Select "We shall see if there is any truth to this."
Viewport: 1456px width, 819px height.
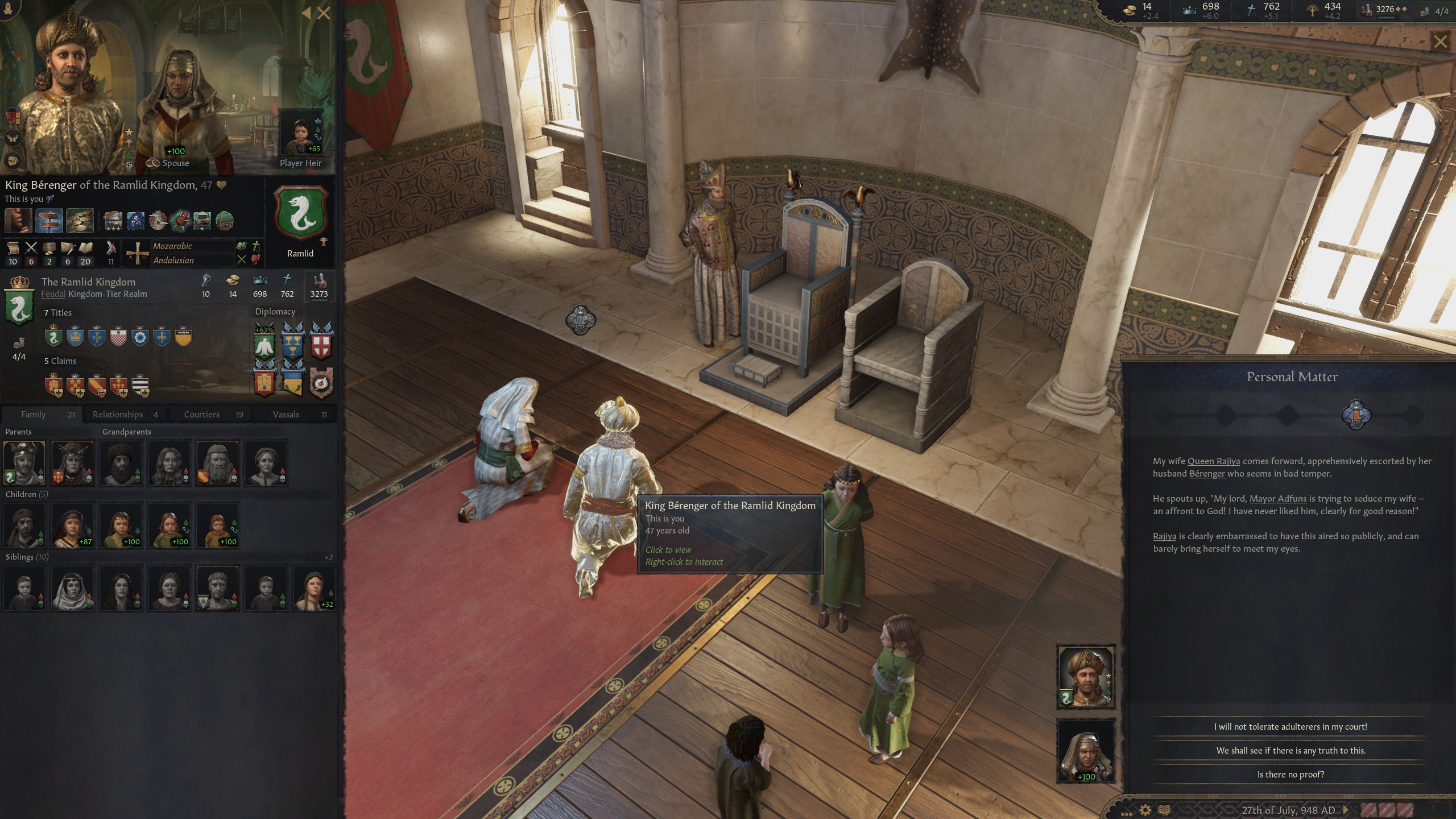(1290, 750)
